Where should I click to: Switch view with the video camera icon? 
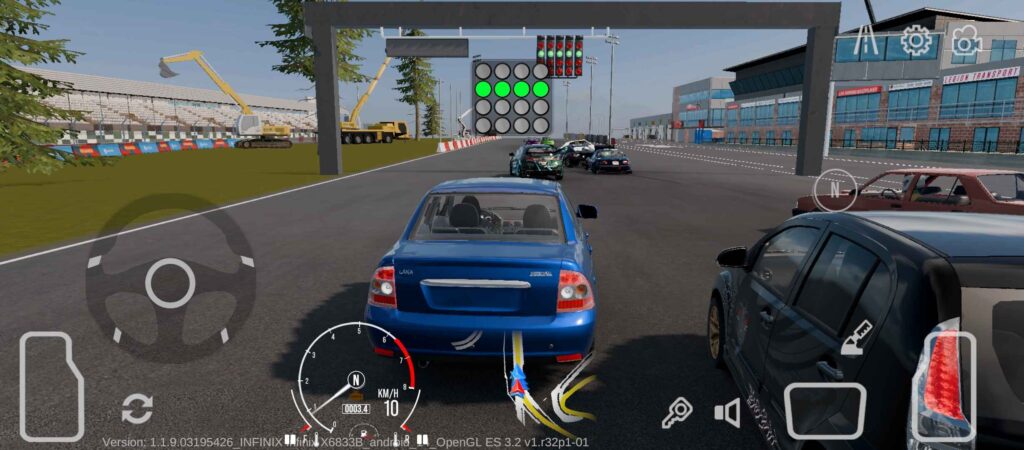click(966, 40)
